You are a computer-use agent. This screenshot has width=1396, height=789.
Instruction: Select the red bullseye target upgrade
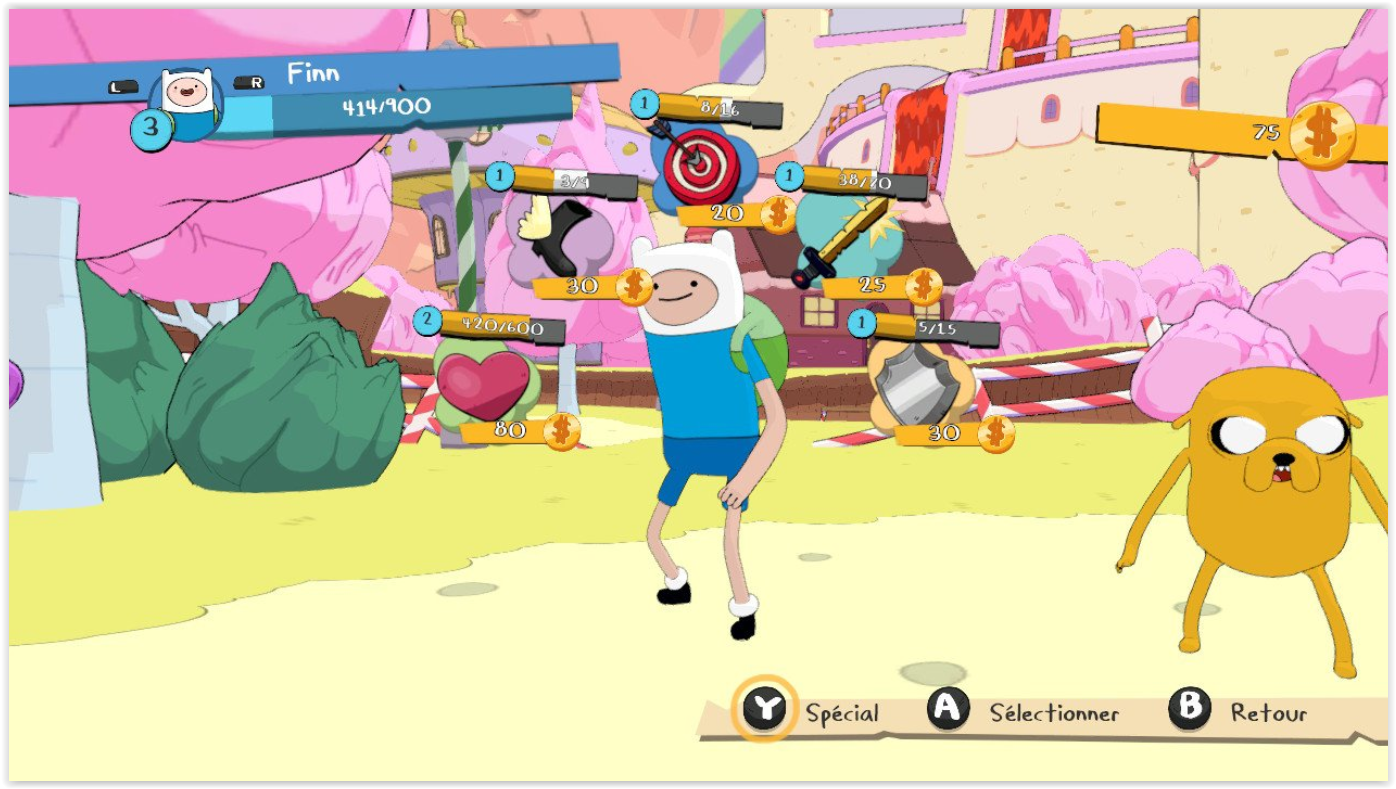click(x=701, y=162)
